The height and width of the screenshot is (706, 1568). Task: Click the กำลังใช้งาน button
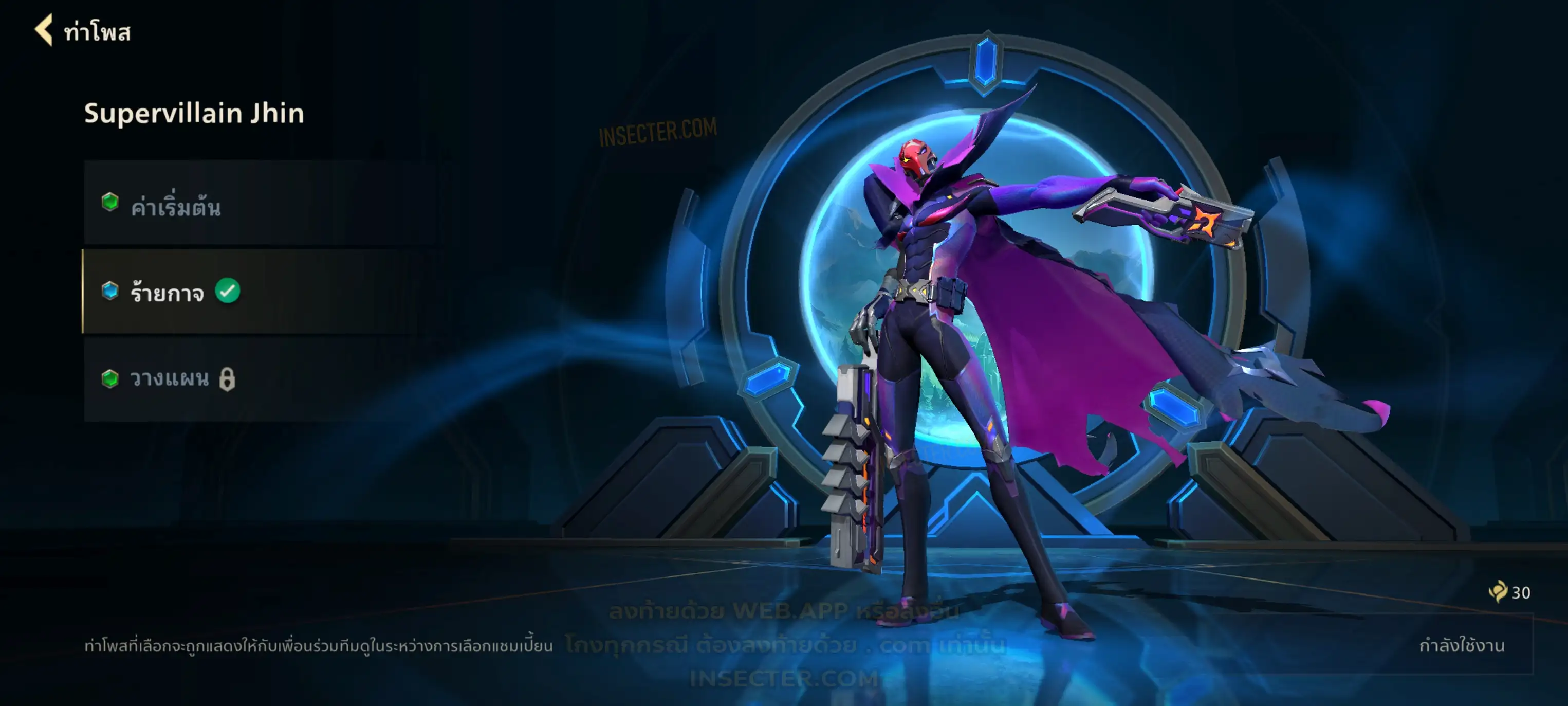pos(1461,645)
